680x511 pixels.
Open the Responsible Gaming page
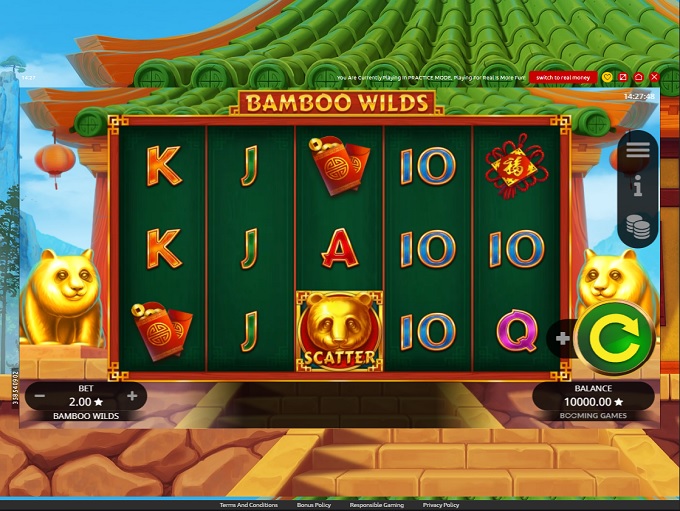[x=377, y=505]
